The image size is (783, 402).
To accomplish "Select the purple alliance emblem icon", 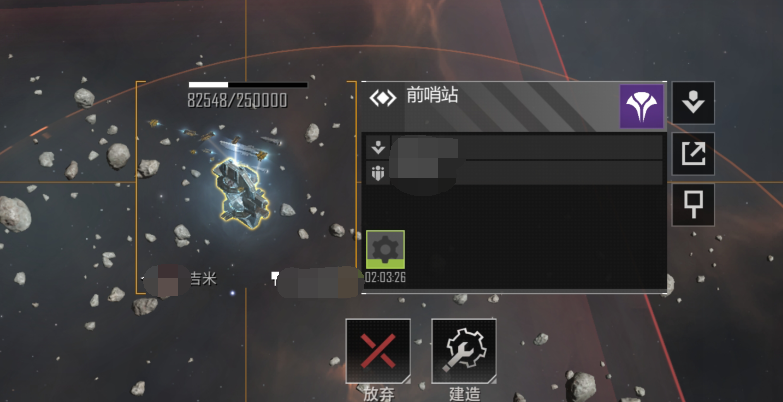I will click(x=641, y=106).
